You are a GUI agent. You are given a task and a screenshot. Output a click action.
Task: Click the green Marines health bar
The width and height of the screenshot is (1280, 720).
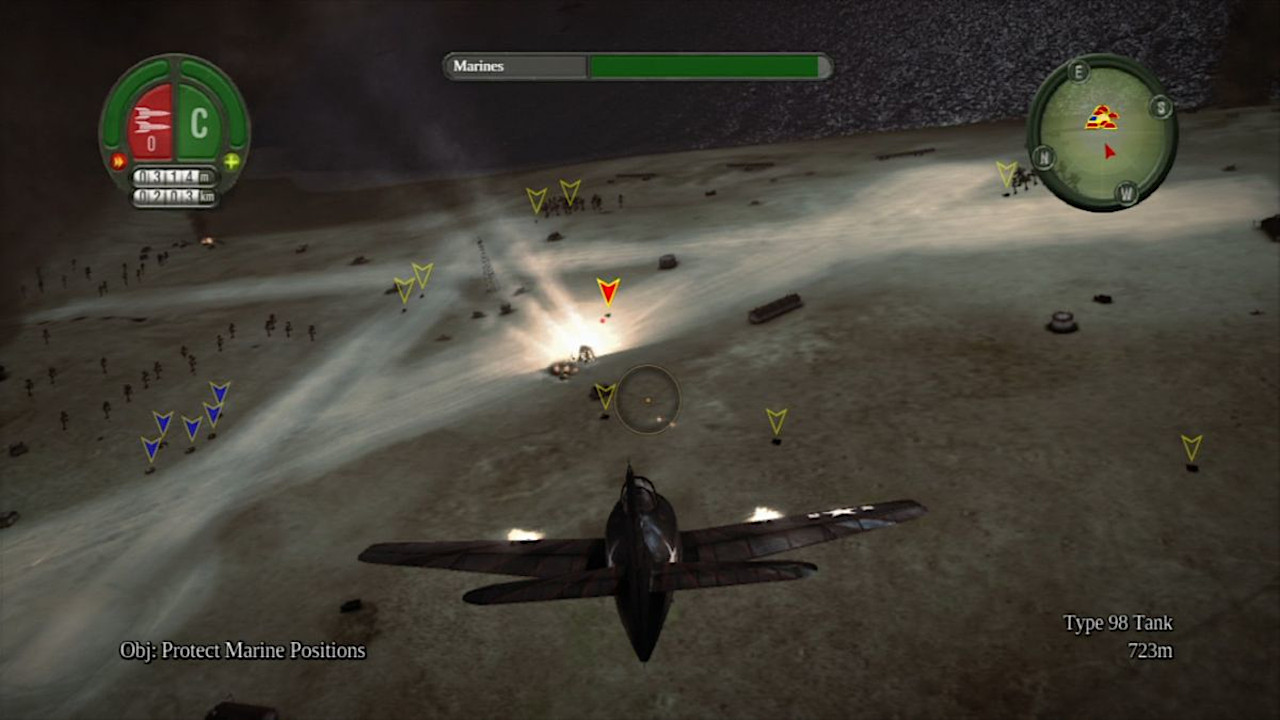(x=707, y=66)
